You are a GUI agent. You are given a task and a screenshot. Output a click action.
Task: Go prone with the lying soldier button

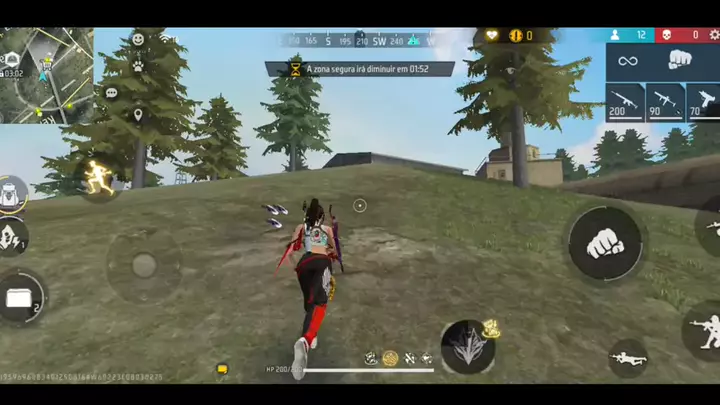coord(628,358)
